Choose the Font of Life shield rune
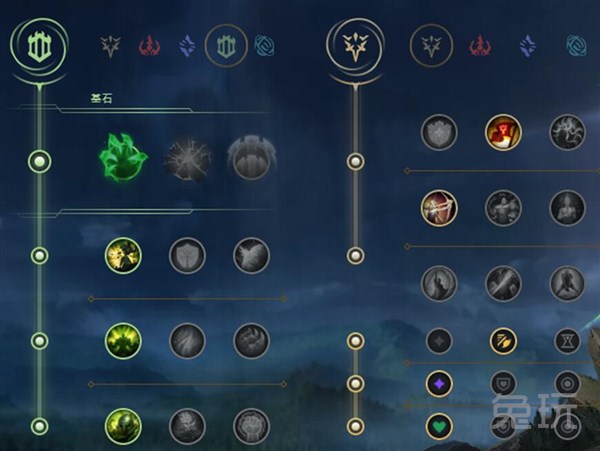The width and height of the screenshot is (600, 451). (187, 256)
